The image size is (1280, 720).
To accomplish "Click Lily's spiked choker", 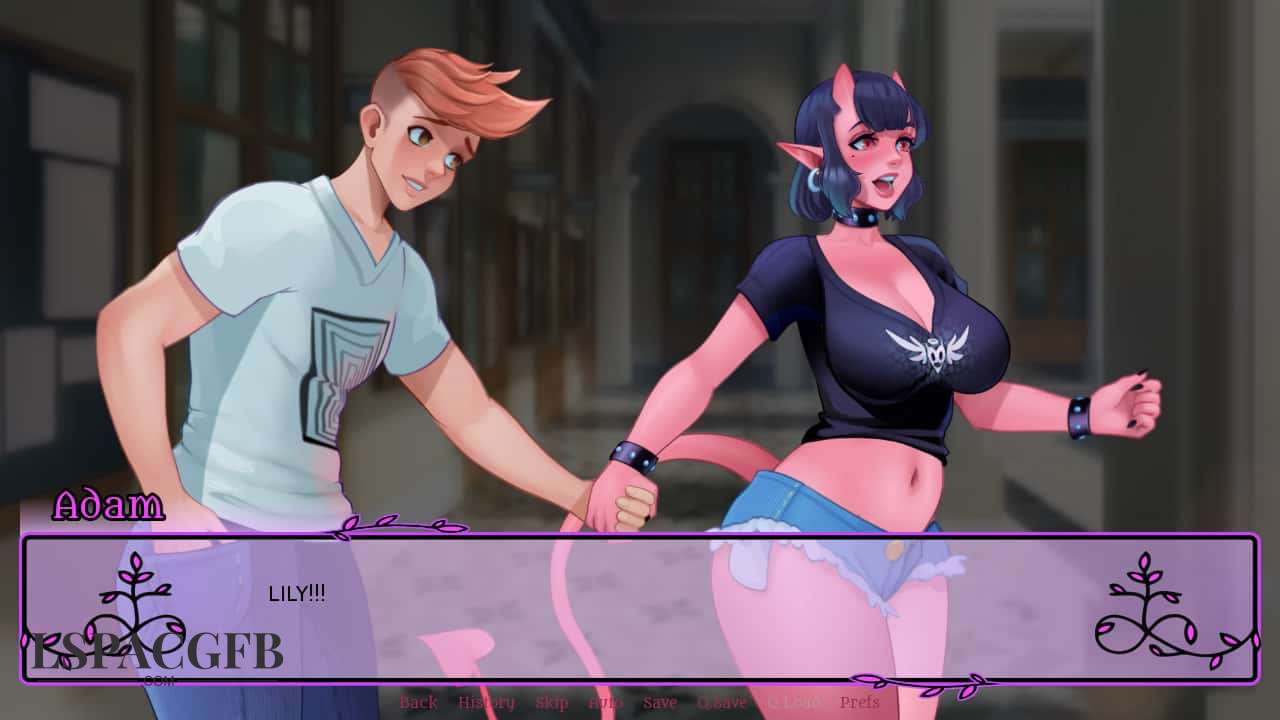I will pyautogui.click(x=861, y=220).
